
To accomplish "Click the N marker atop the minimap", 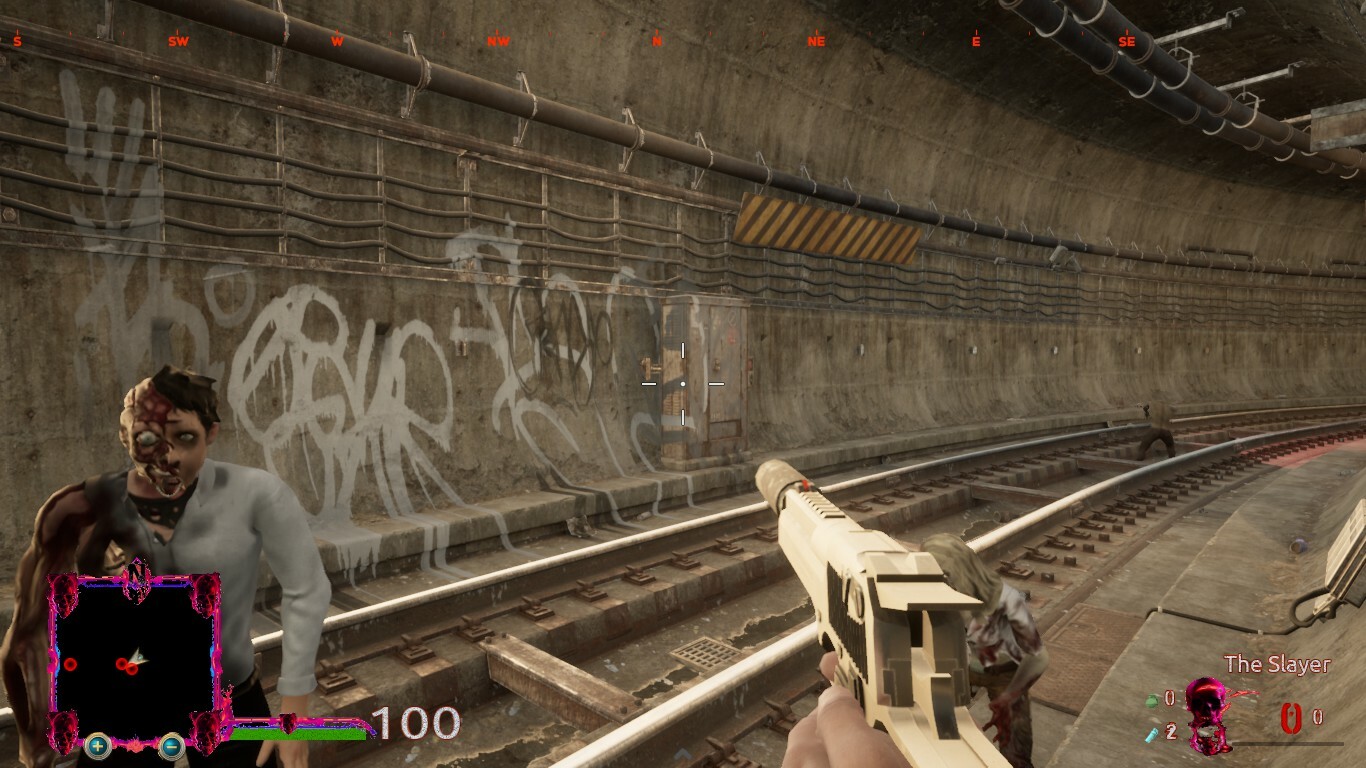I will 136,572.
